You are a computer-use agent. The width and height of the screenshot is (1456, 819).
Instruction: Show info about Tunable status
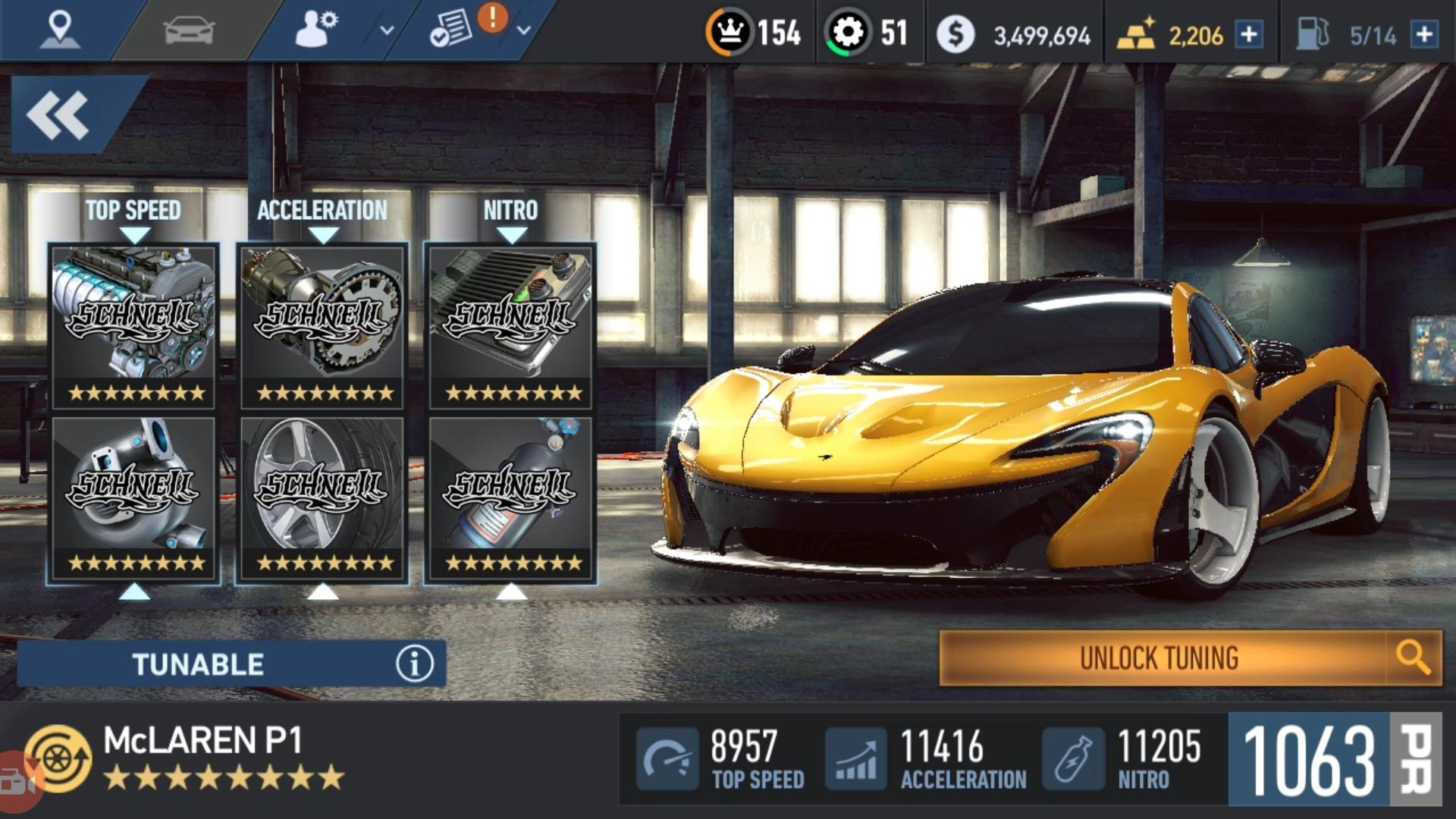click(414, 664)
